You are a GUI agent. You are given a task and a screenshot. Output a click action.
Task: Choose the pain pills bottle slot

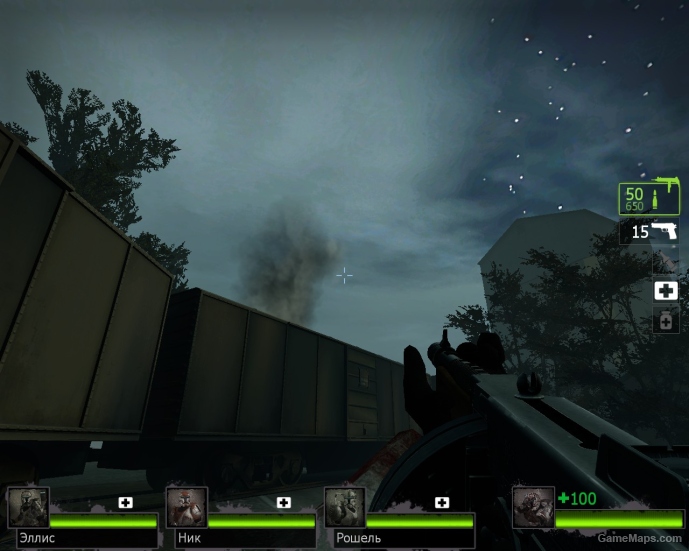pyautogui.click(x=665, y=320)
